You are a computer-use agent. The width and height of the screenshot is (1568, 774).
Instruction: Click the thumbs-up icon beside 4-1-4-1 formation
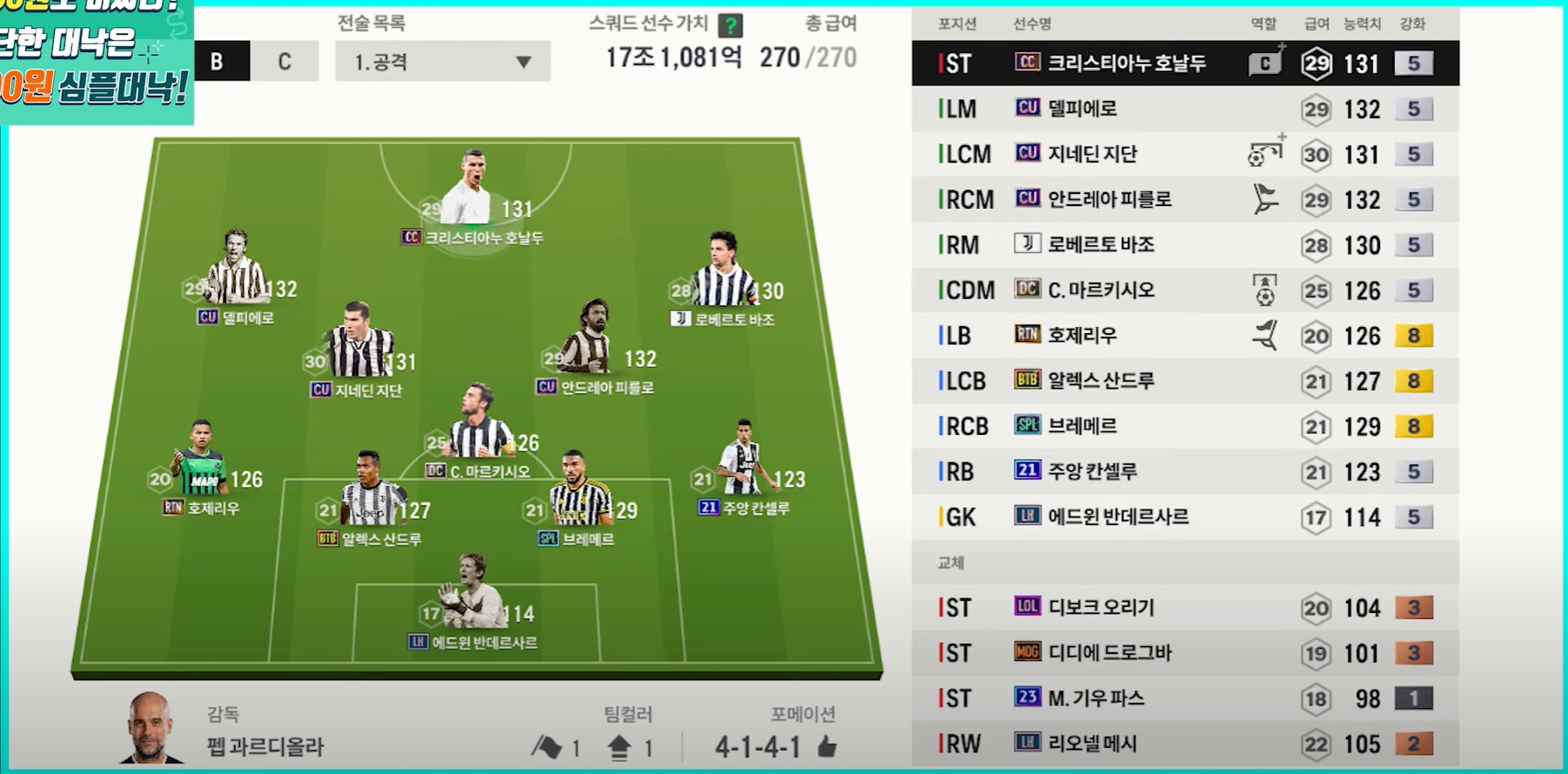(x=828, y=746)
